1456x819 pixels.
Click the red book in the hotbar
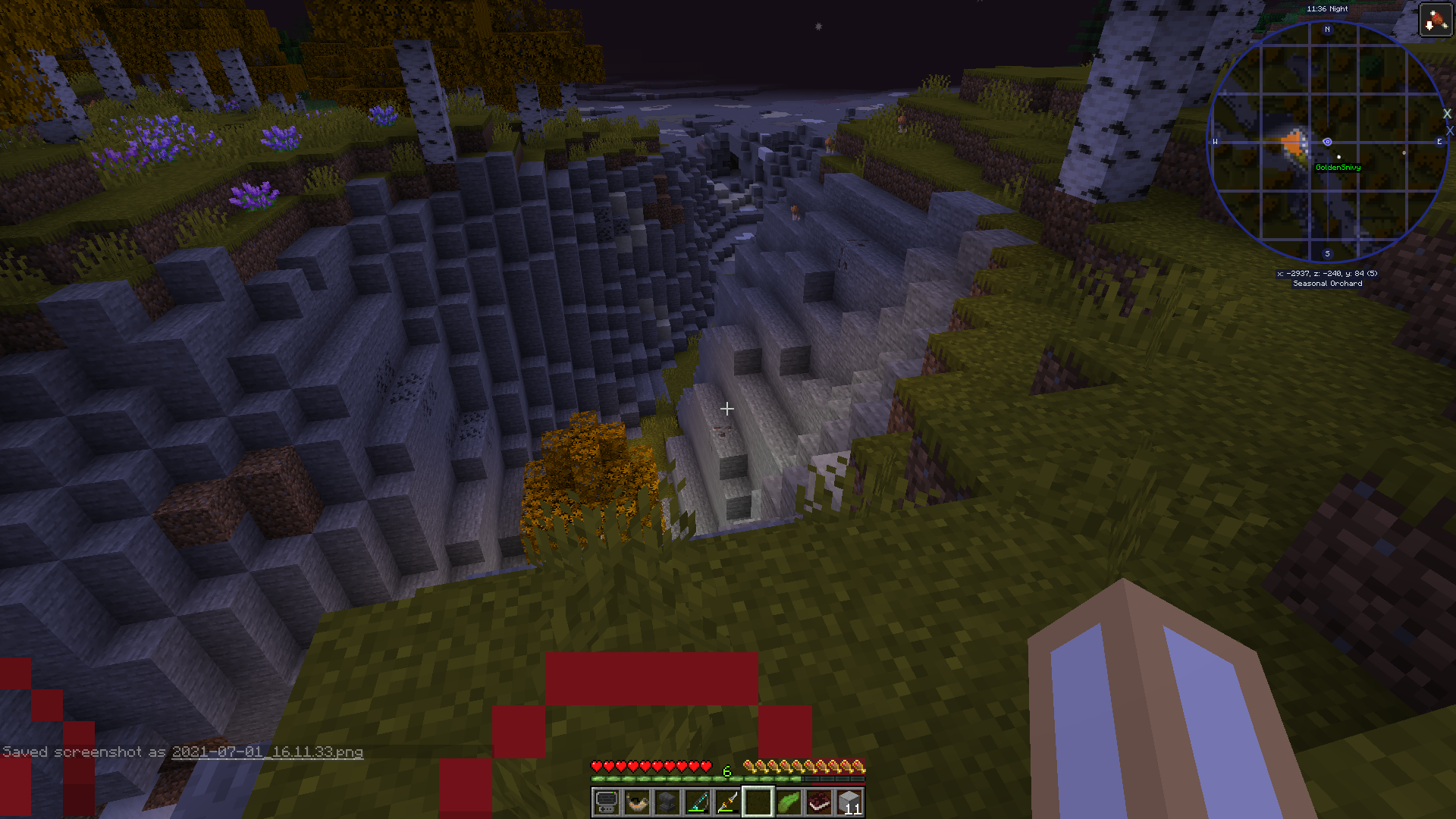click(819, 802)
